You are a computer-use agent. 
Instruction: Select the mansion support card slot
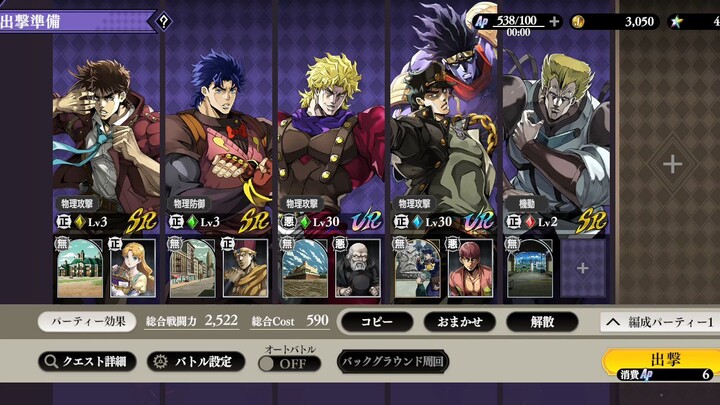click(80, 269)
